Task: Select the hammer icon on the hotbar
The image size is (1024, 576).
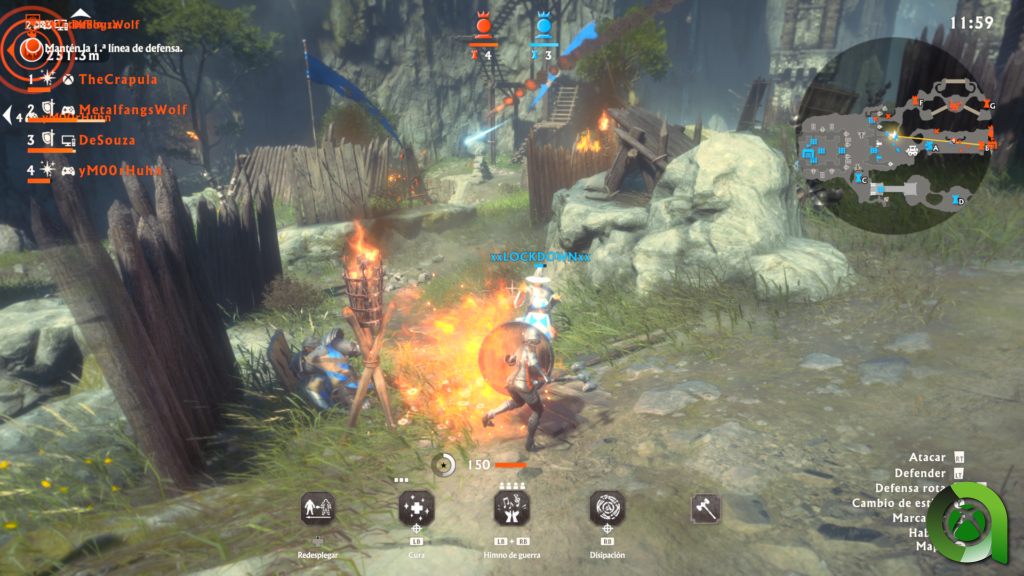Action: point(705,508)
